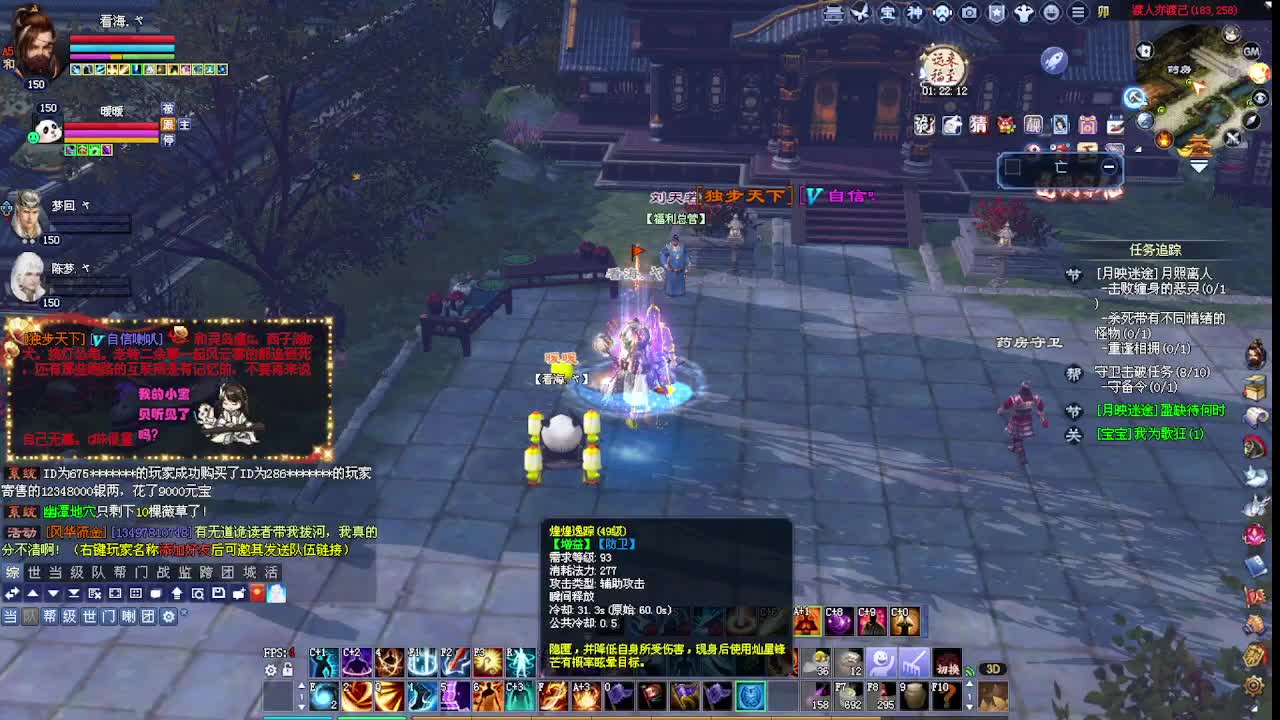Switch to the 综 chat tab
This screenshot has height=720, width=1280.
pos(12,572)
